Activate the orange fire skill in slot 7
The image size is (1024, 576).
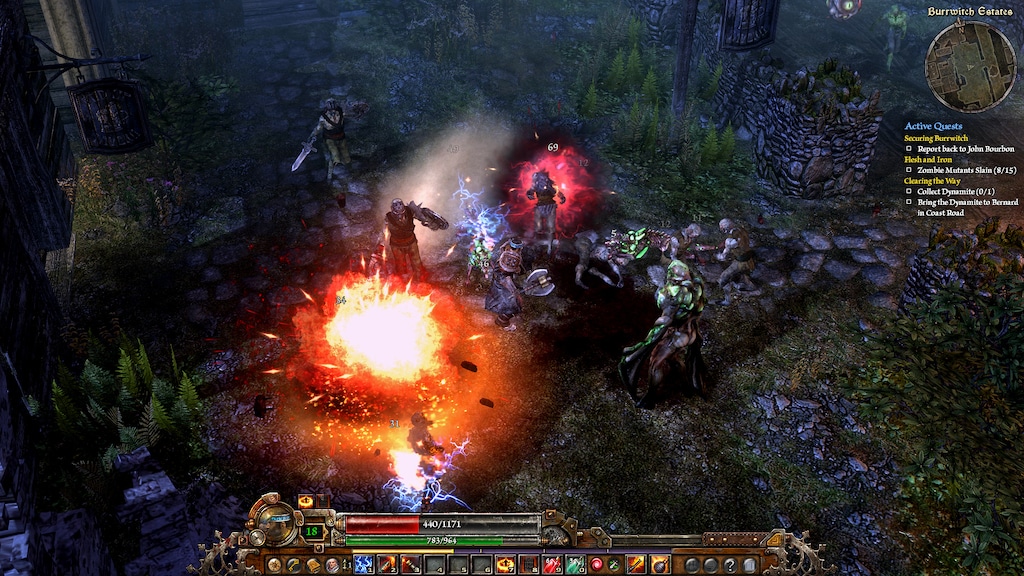(505, 565)
